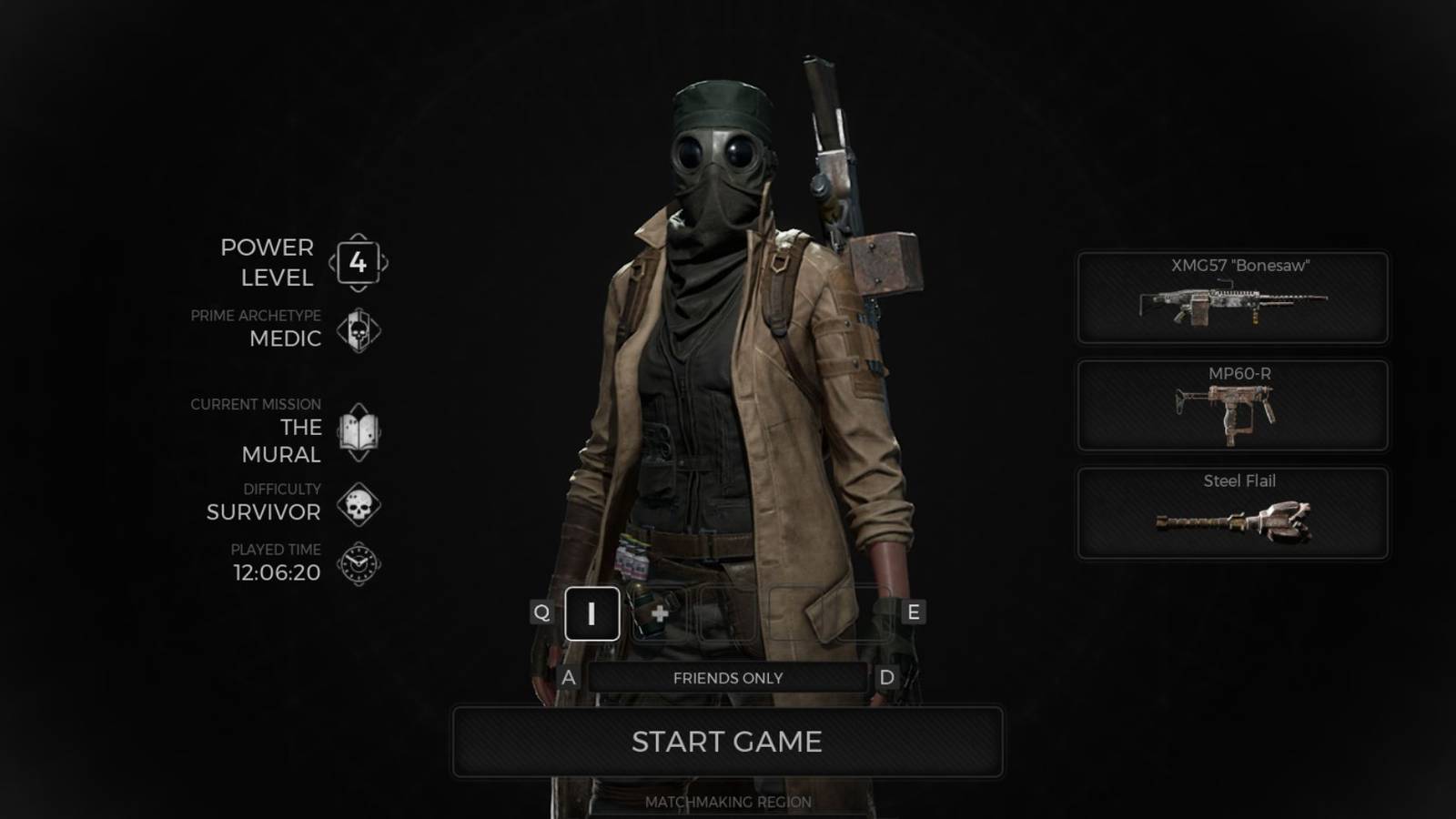Toggle the highlighted I equipment slot

coord(591,614)
